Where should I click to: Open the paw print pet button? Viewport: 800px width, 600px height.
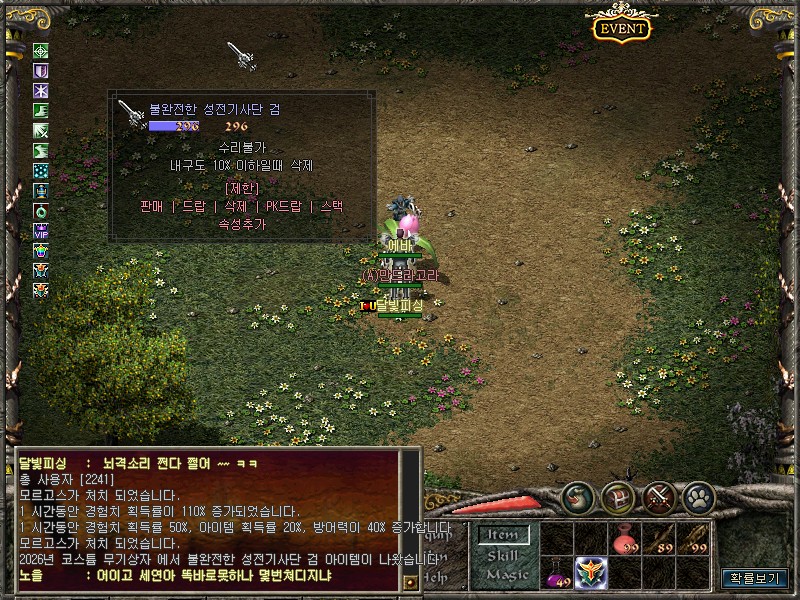pos(699,497)
